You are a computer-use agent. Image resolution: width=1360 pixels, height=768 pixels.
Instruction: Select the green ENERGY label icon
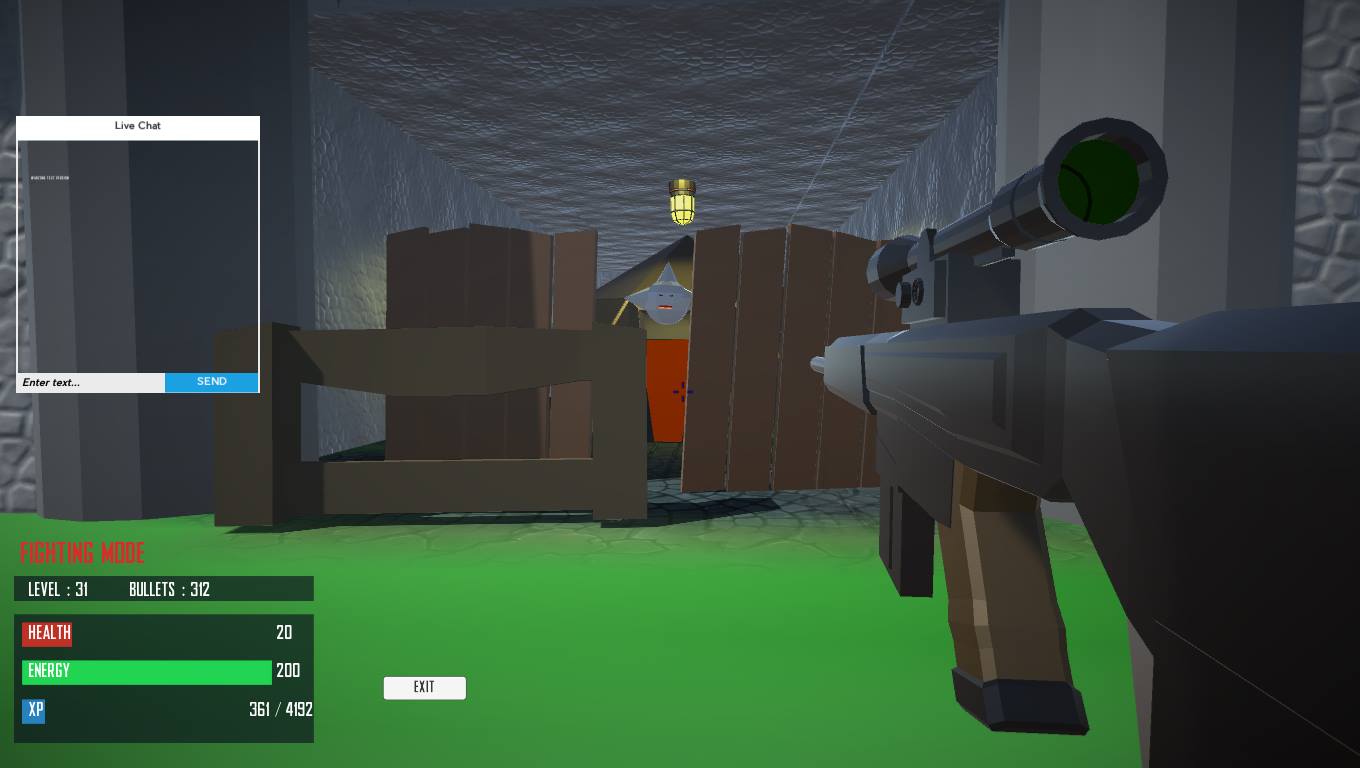pyautogui.click(x=48, y=671)
